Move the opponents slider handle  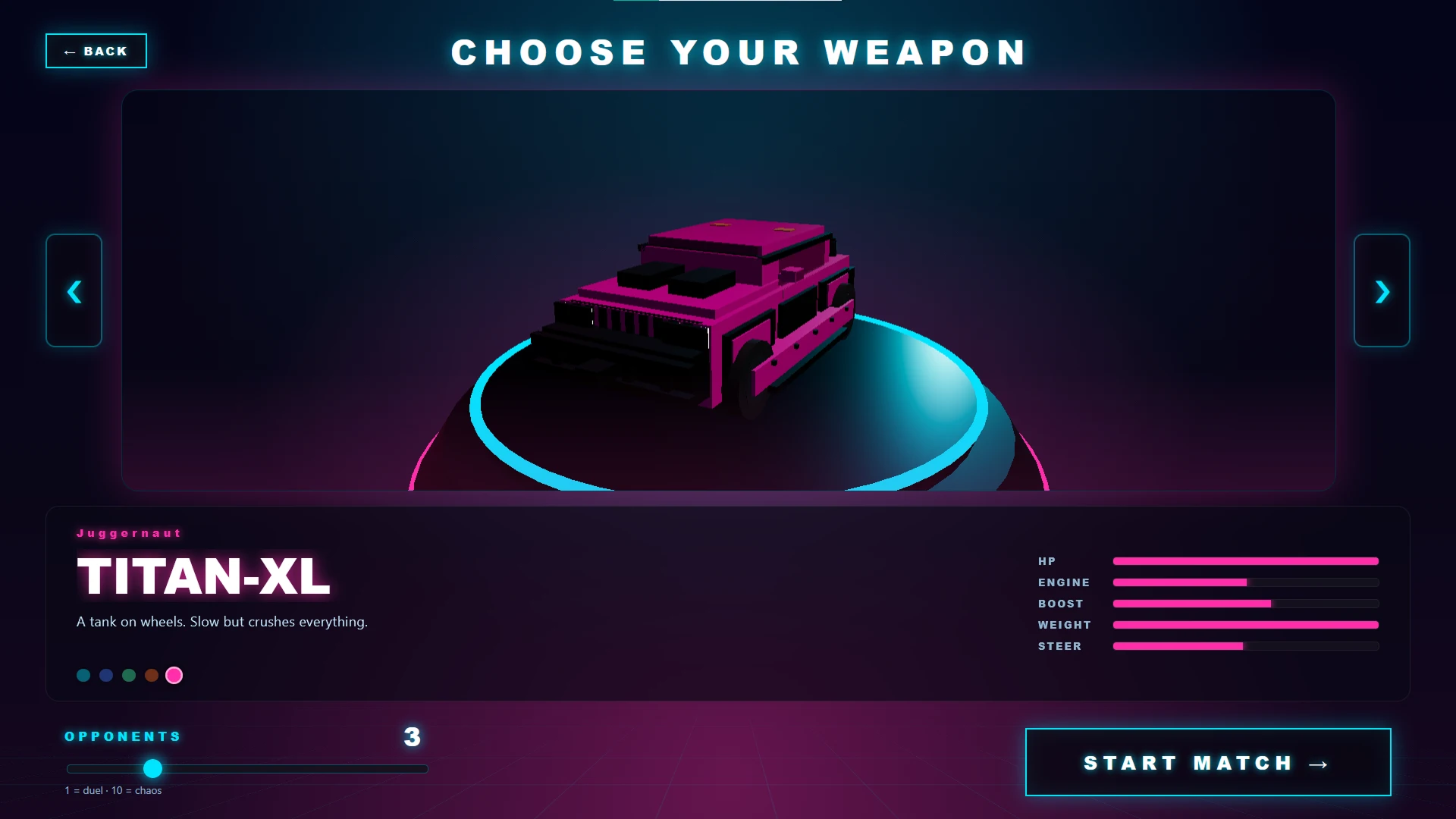(x=154, y=768)
